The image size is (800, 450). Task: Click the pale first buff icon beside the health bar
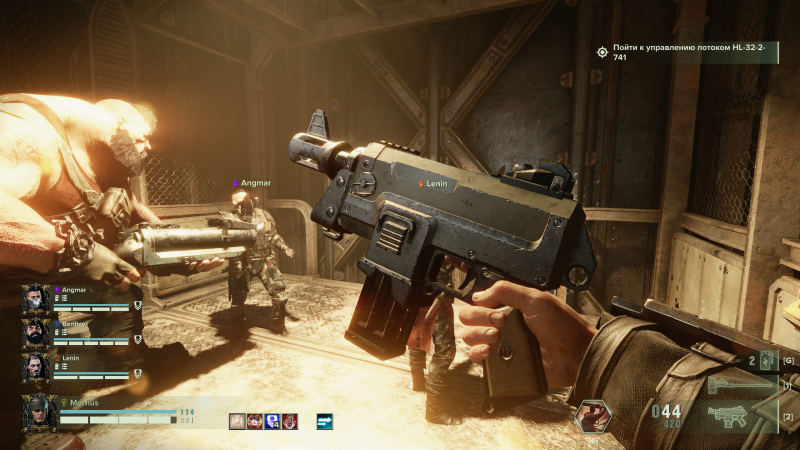point(238,421)
